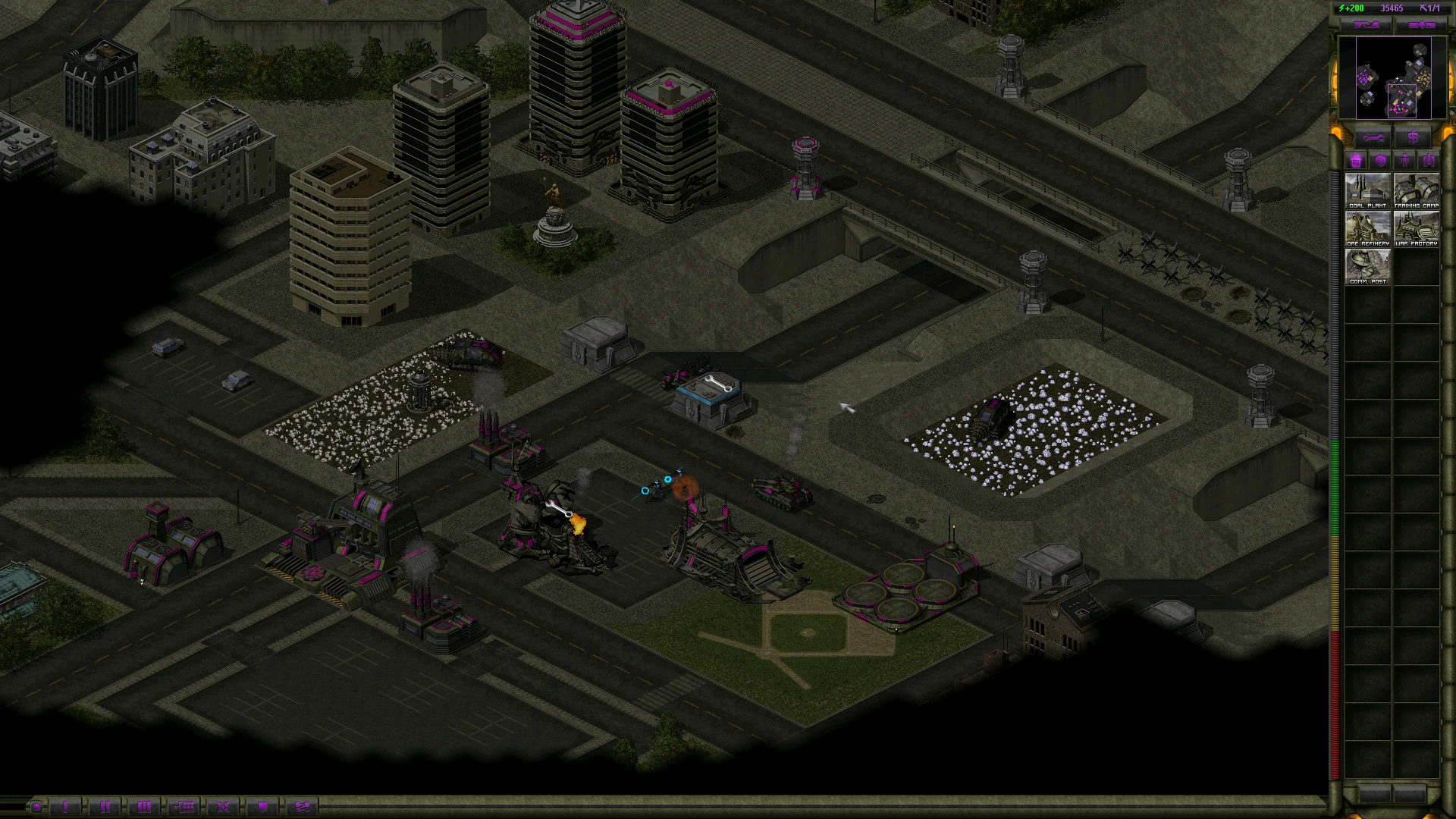This screenshot has height=819, width=1456.
Task: Build a Coal Plant from the sidebar
Action: (x=1367, y=190)
